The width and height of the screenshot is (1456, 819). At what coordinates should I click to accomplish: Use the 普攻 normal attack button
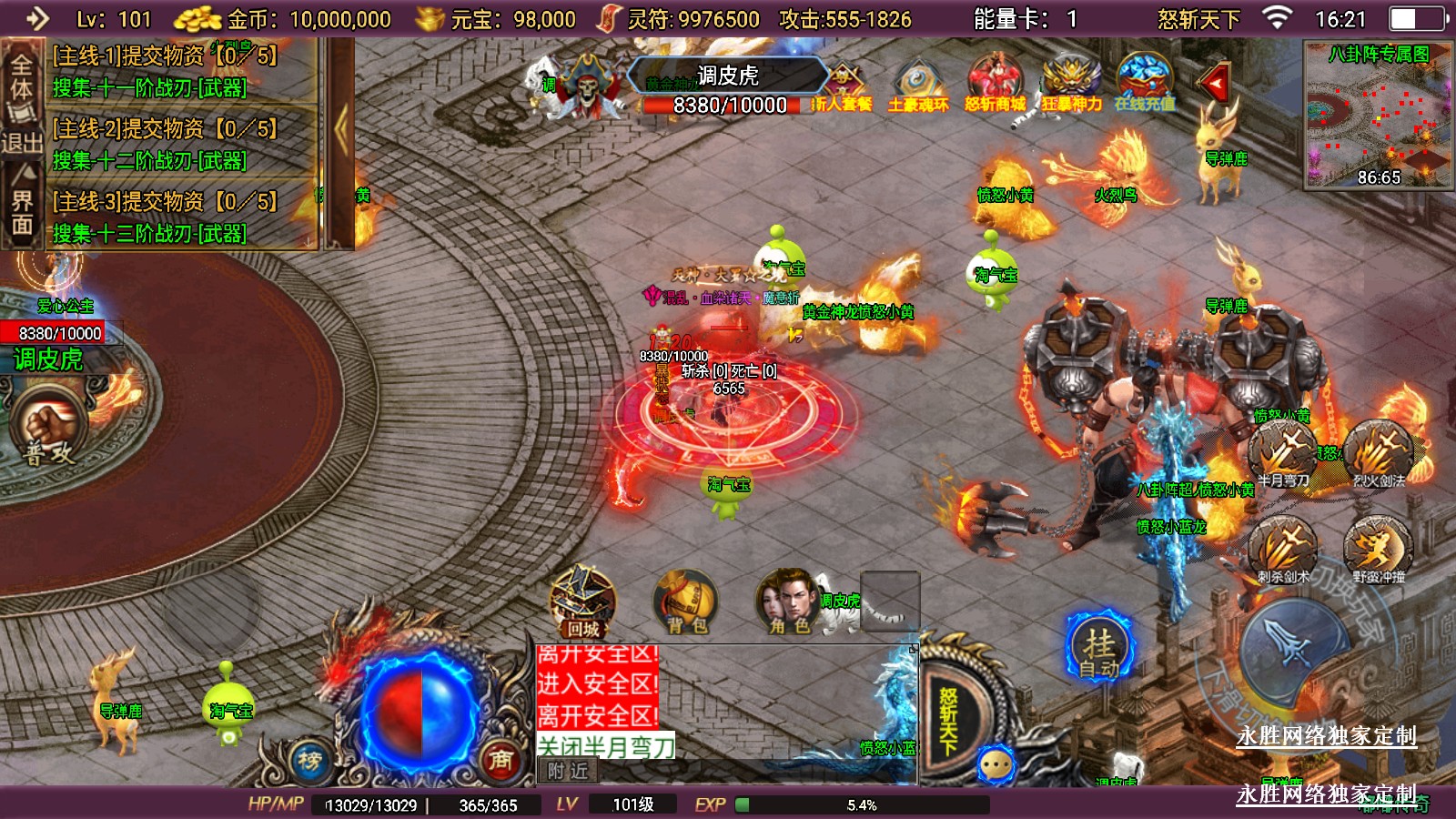point(47,430)
